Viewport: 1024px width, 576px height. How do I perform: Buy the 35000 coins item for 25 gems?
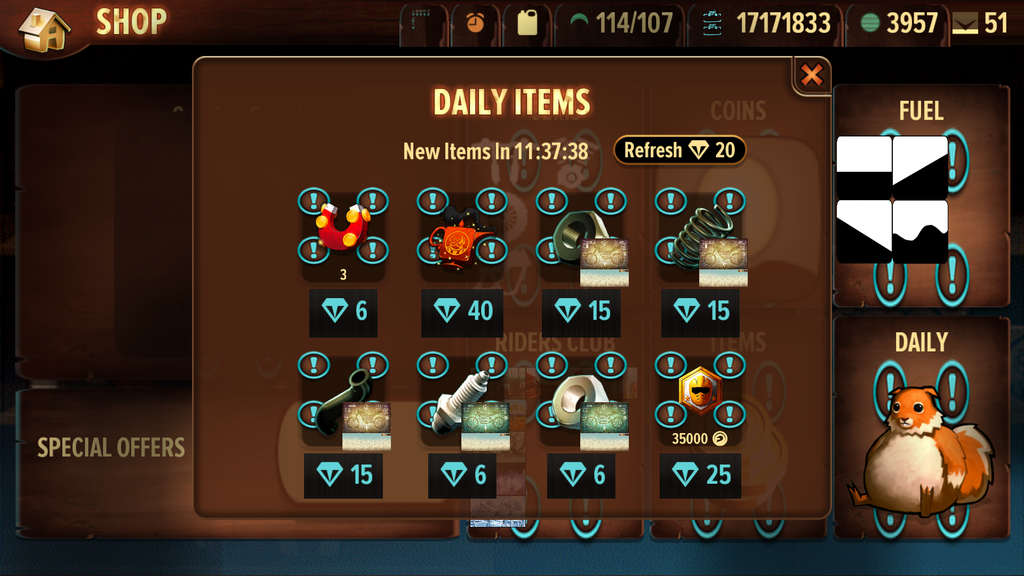pyautogui.click(x=701, y=474)
